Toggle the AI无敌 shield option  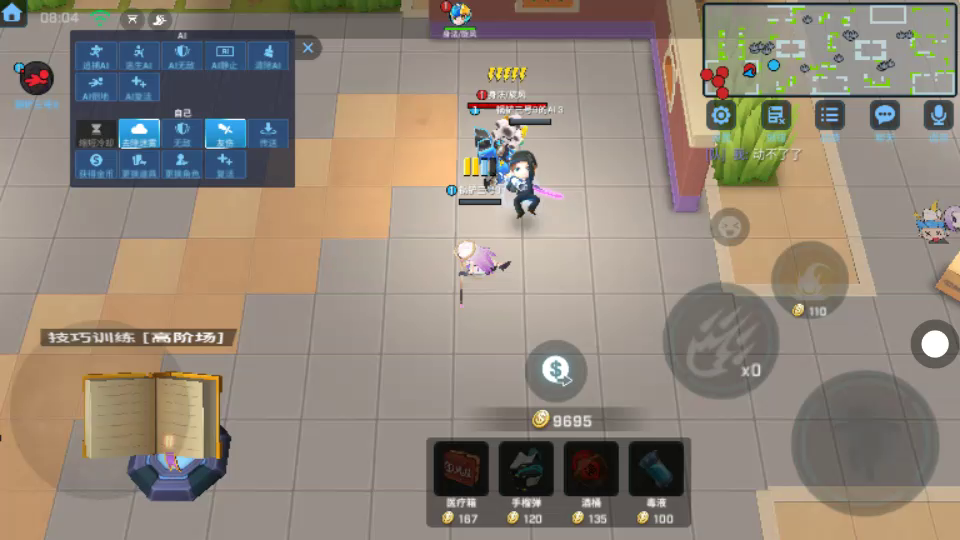tap(182, 56)
